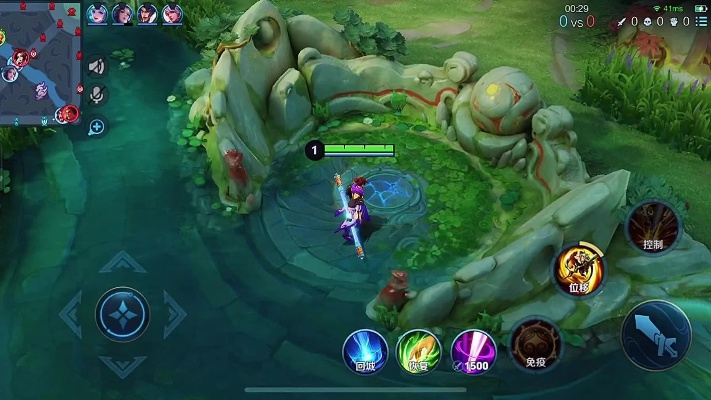Tap the center of the movement joystick

(x=122, y=315)
